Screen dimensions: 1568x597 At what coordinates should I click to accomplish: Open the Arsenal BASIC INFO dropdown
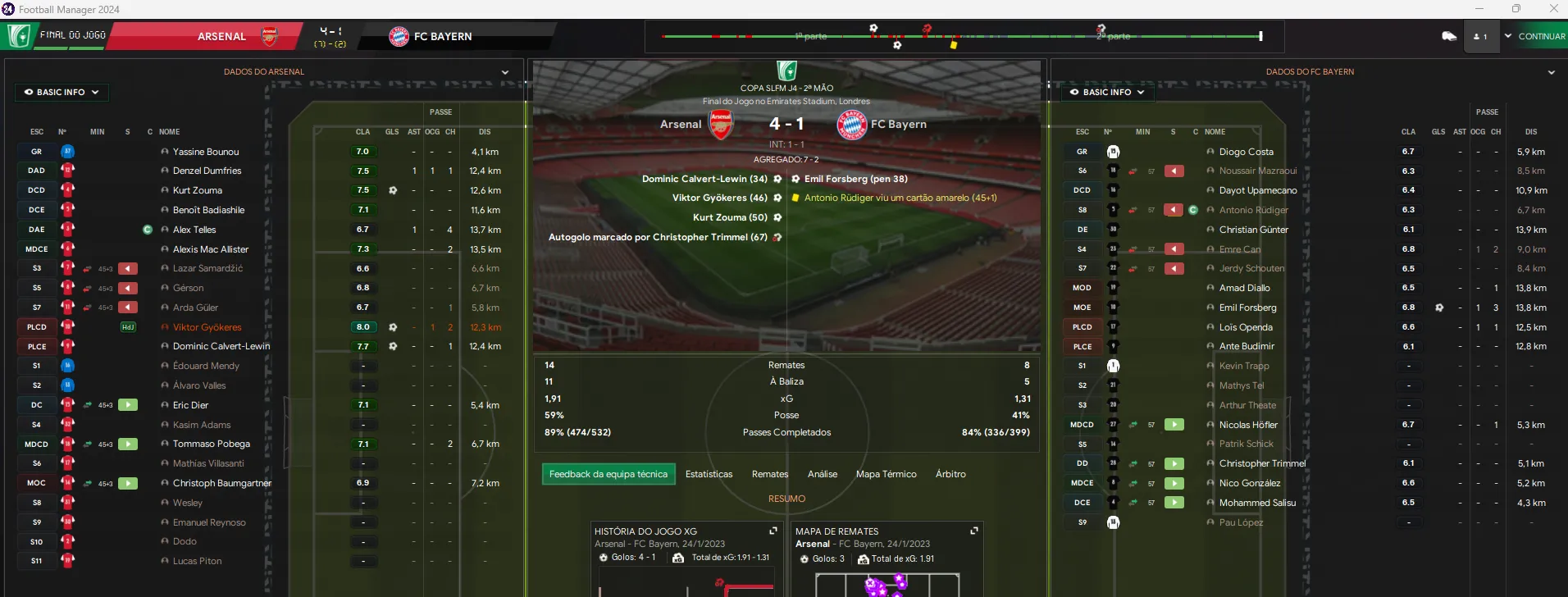pyautogui.click(x=62, y=92)
